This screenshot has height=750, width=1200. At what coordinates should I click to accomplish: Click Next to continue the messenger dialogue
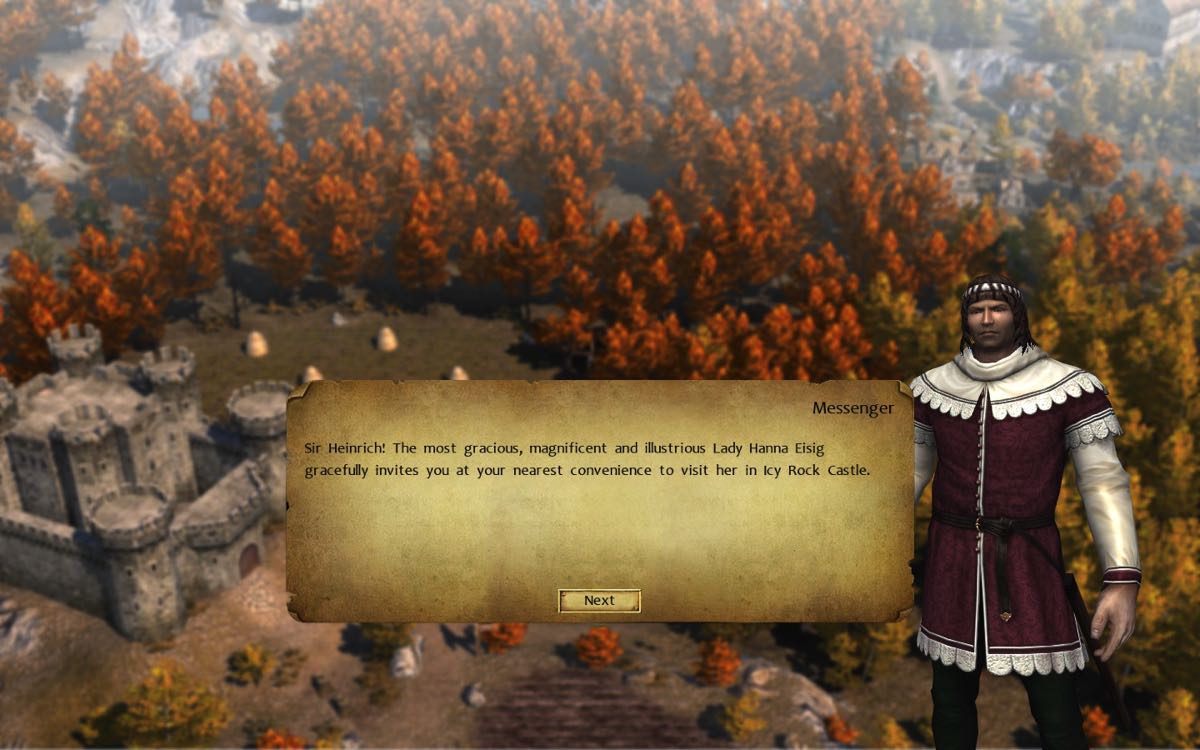pos(599,600)
